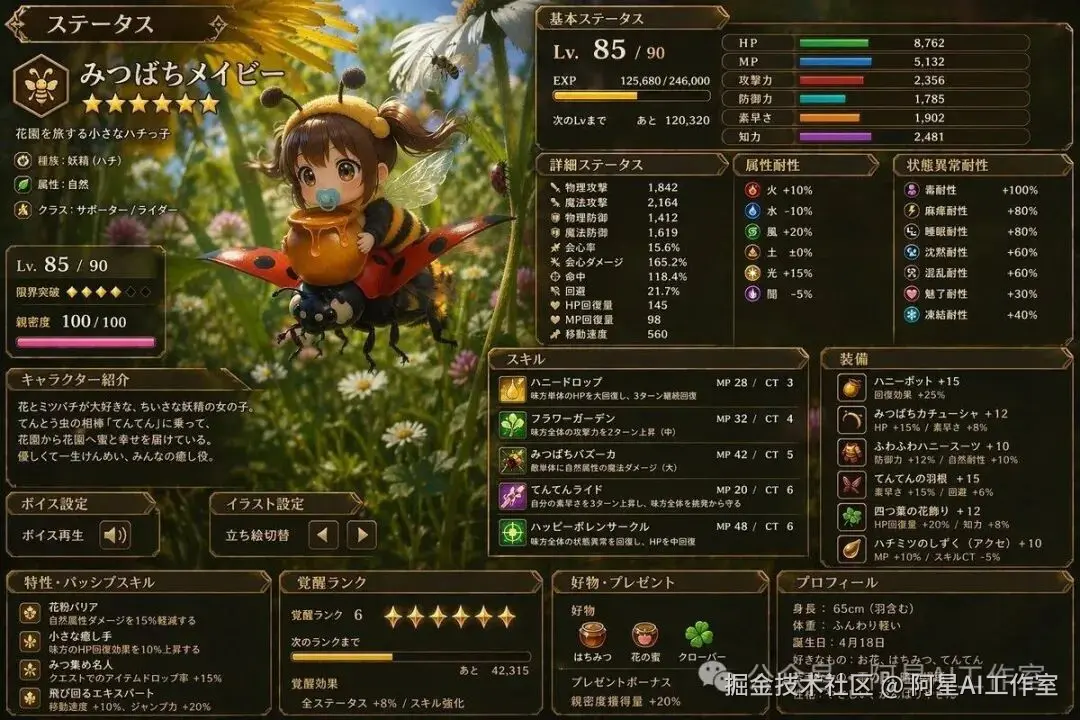This screenshot has height=720, width=1080.
Task: Switch to the next illustration with right arrow
Action: (361, 535)
